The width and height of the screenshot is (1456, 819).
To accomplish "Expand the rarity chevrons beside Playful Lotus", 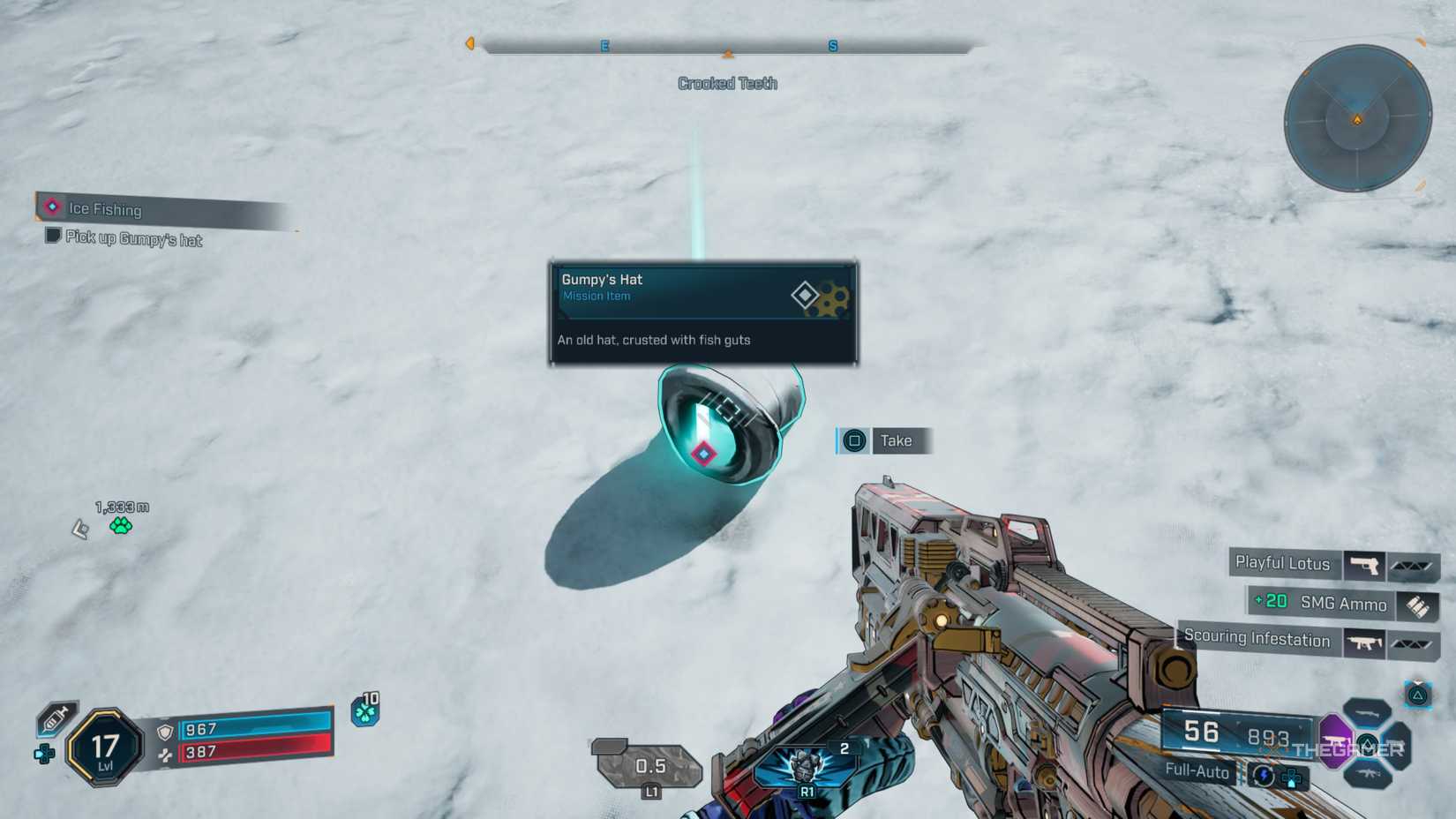I will pyautogui.click(x=1413, y=565).
